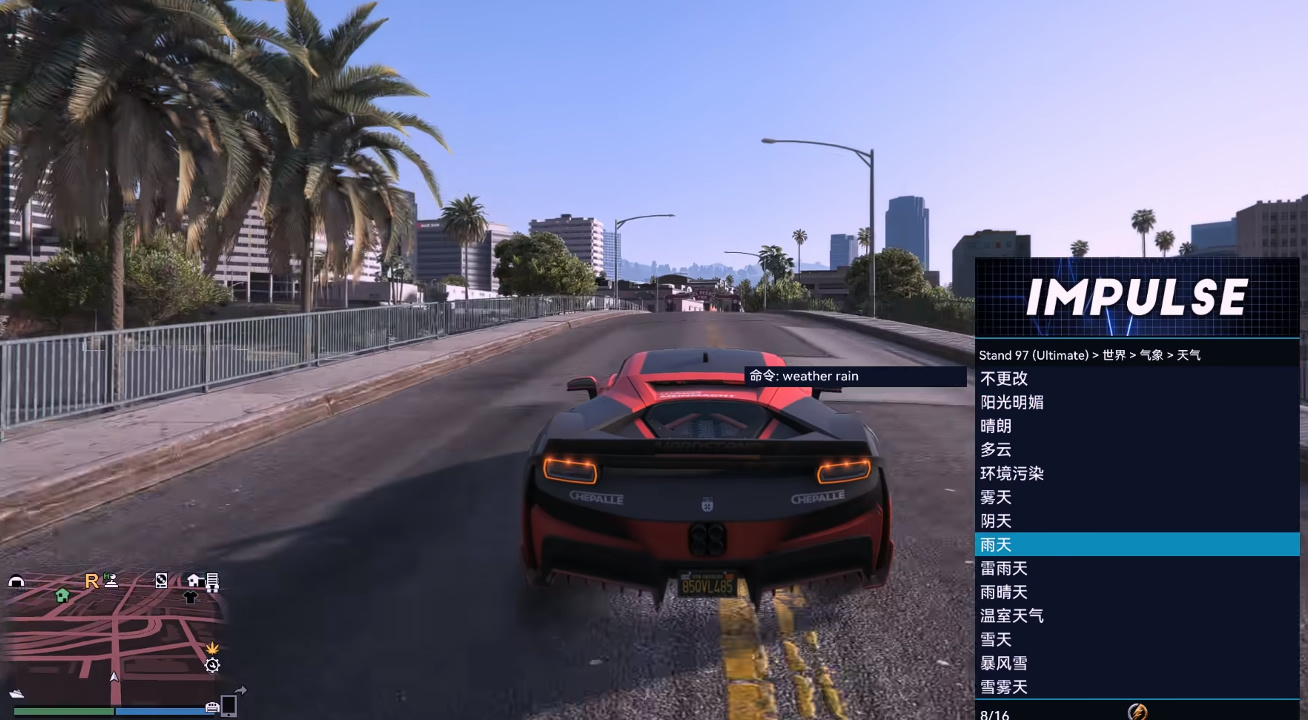Click the IMPULSE banner logo

(1137, 297)
